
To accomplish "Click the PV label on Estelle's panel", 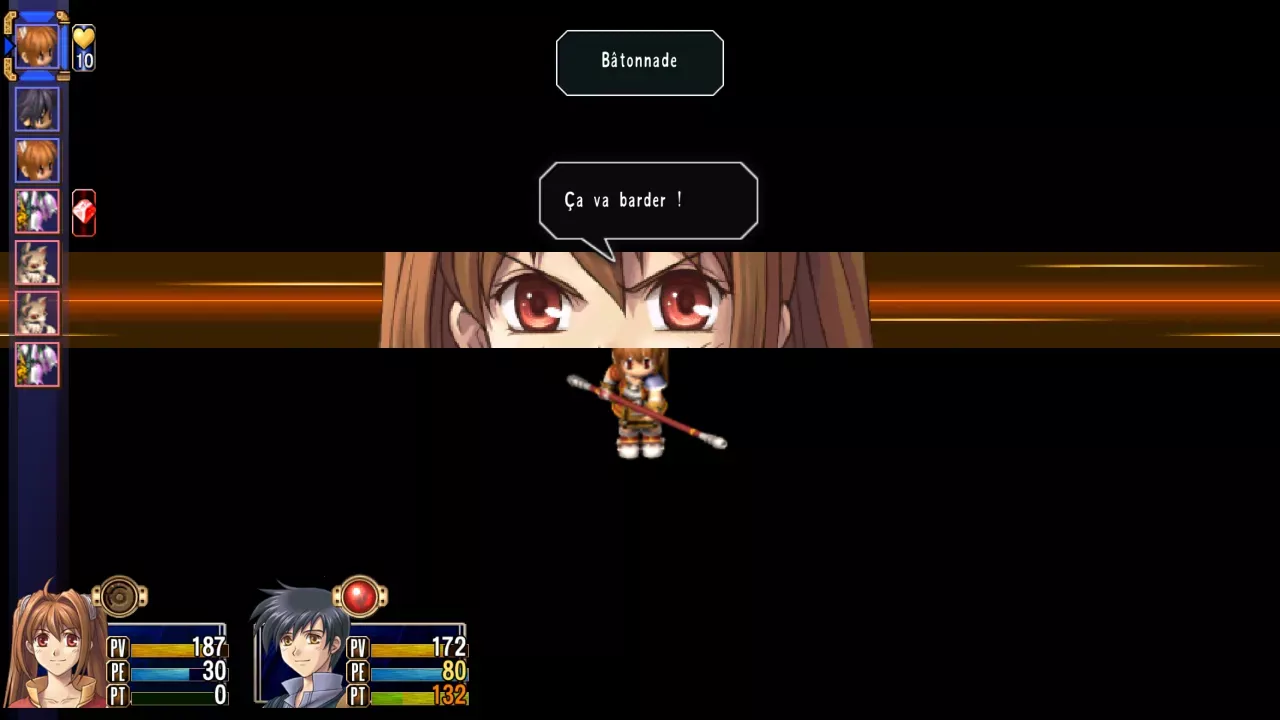I will point(117,648).
